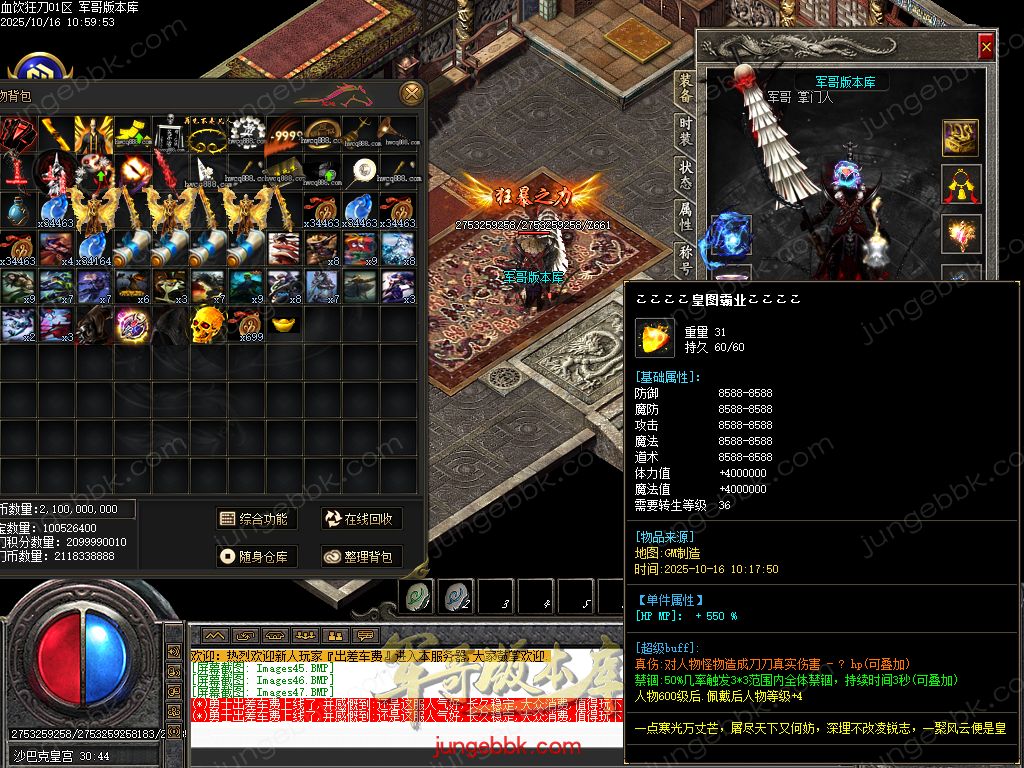
Task: Switch to the 时装 fashion tab
Action: click(x=685, y=129)
